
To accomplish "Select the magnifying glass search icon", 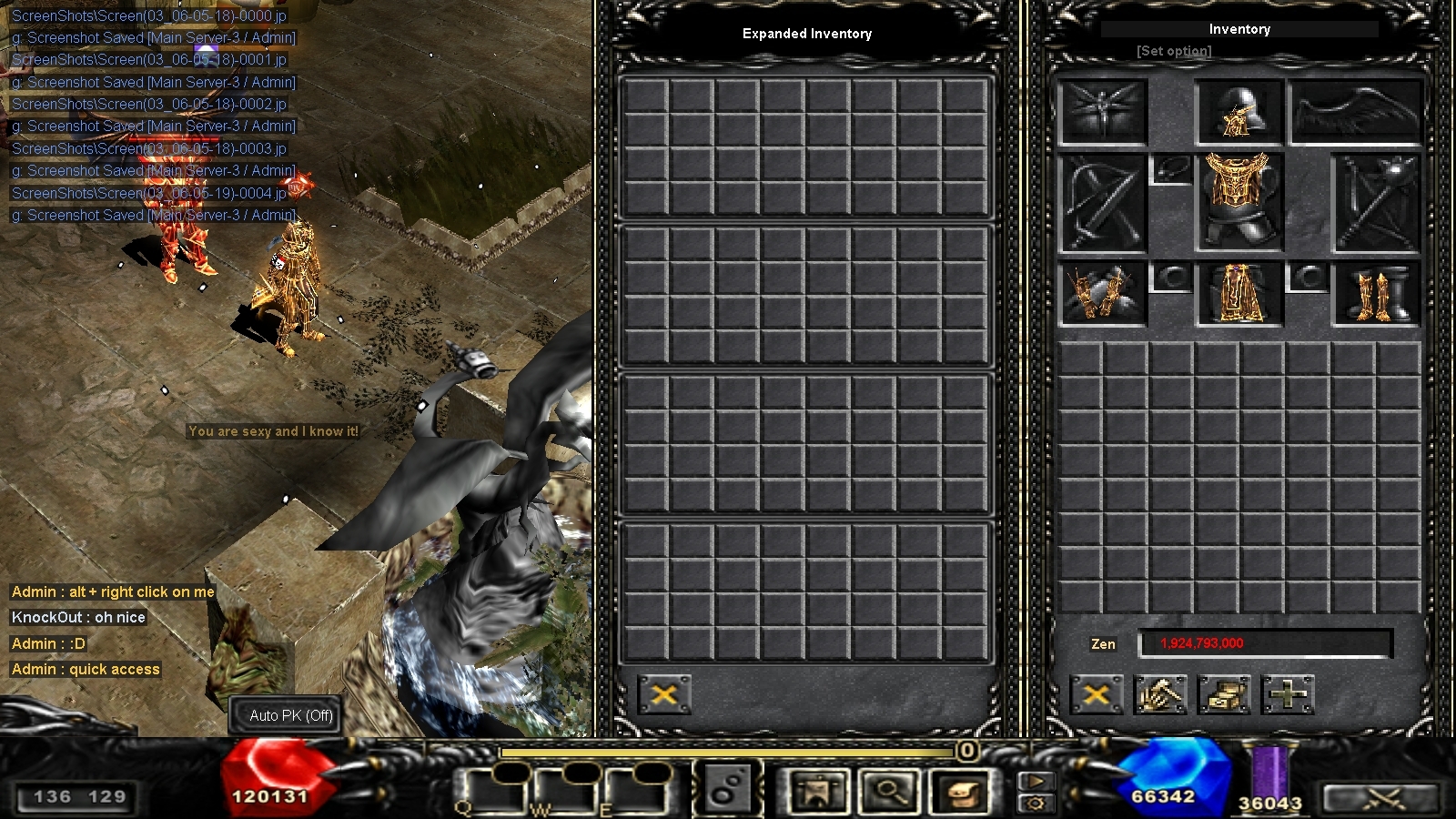I will 892,792.
